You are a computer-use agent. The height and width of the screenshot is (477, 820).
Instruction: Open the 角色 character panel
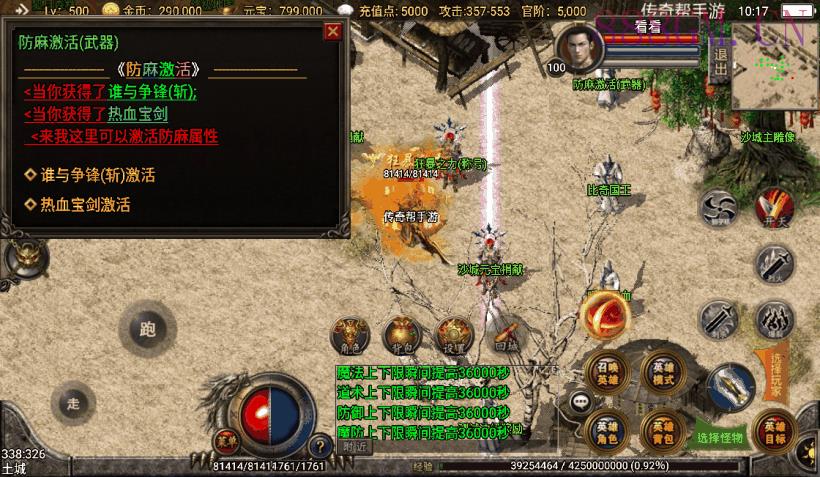[349, 336]
